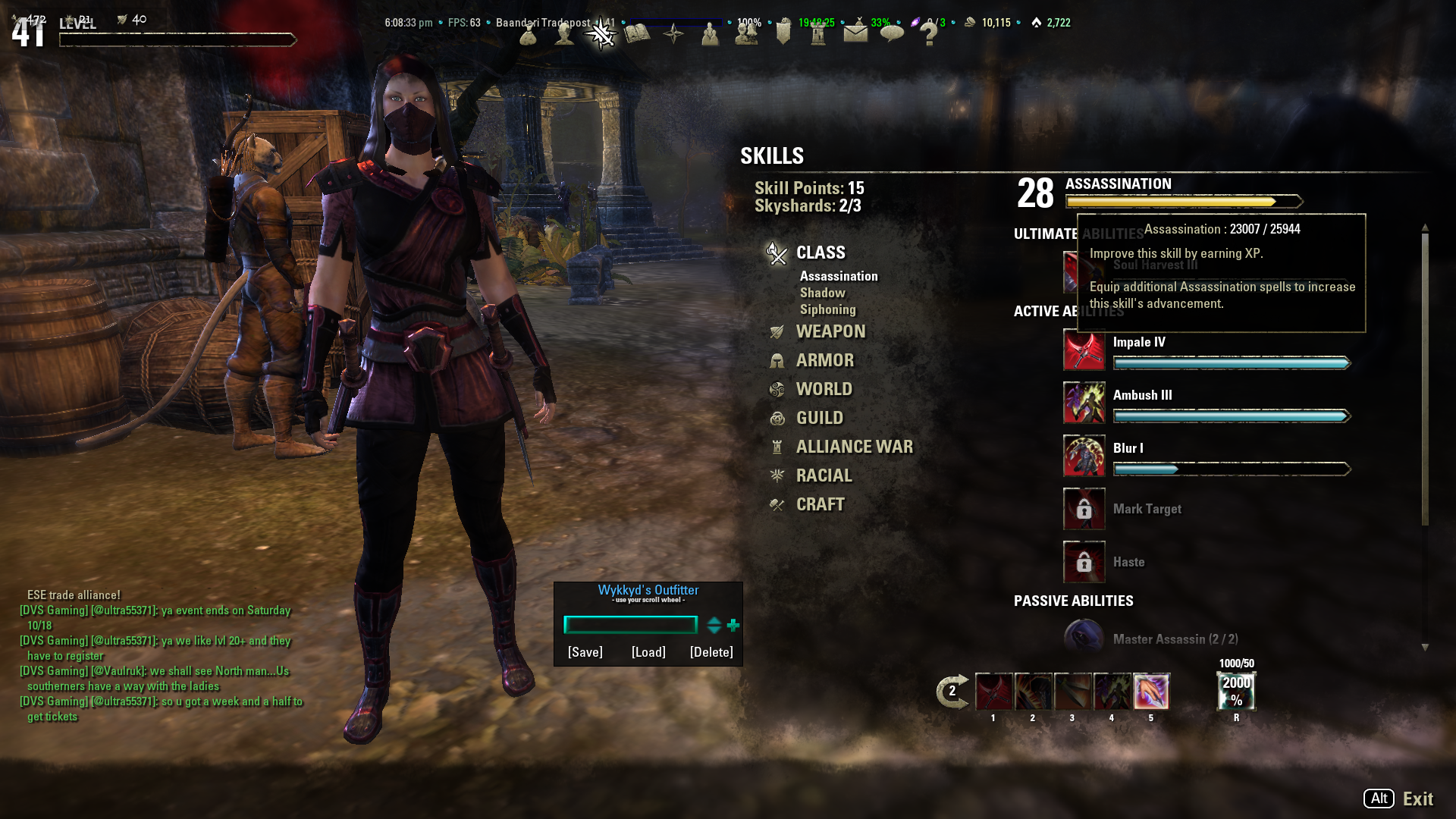Open the World skill category

tap(824, 389)
